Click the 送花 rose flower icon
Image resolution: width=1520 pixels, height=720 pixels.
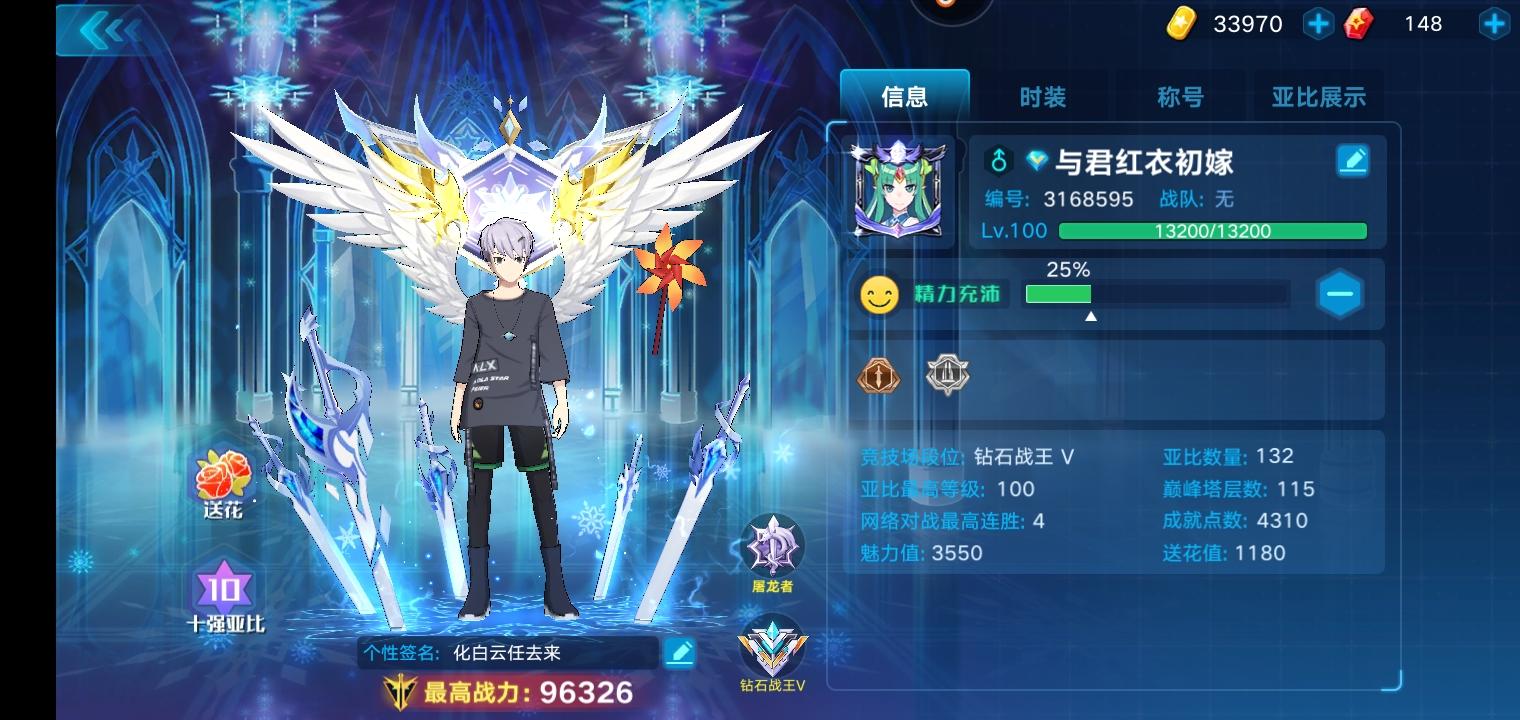point(222,478)
